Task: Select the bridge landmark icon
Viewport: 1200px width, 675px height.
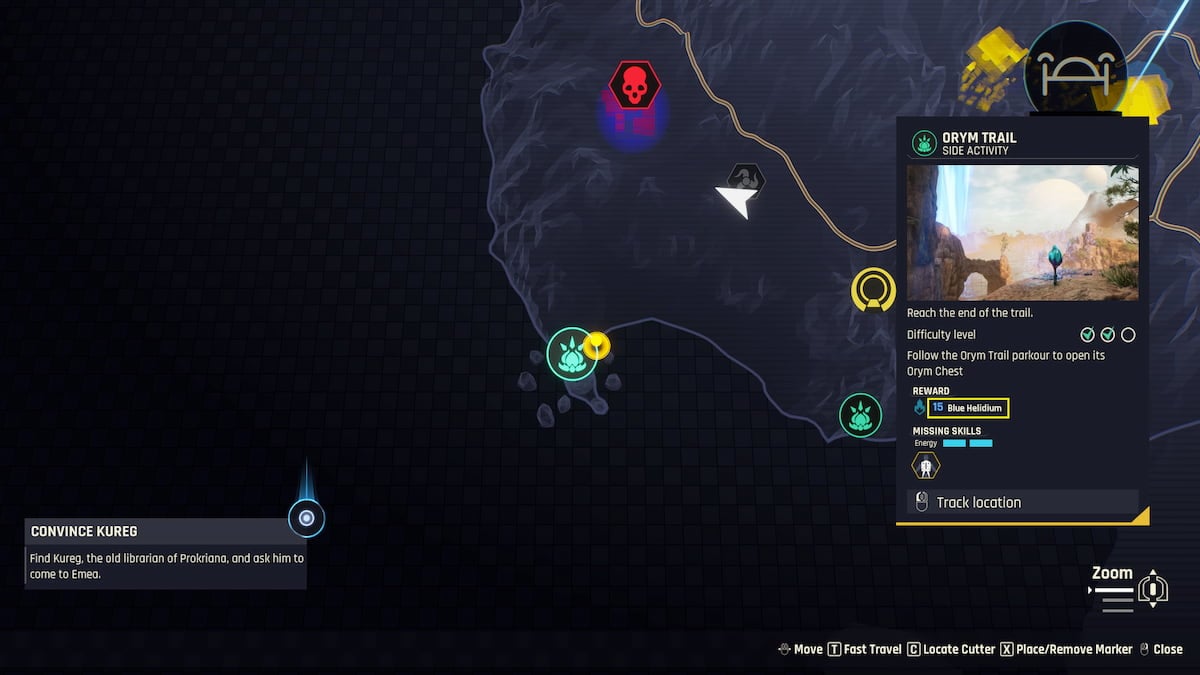Action: coord(1075,70)
